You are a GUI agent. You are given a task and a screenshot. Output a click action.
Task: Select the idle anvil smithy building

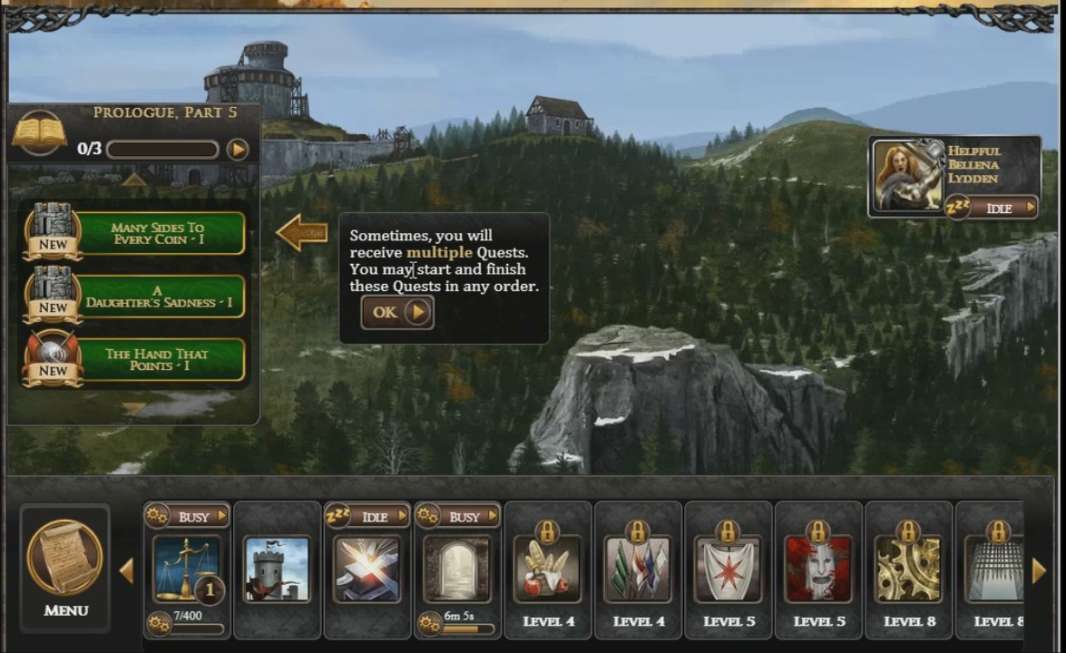(x=366, y=569)
